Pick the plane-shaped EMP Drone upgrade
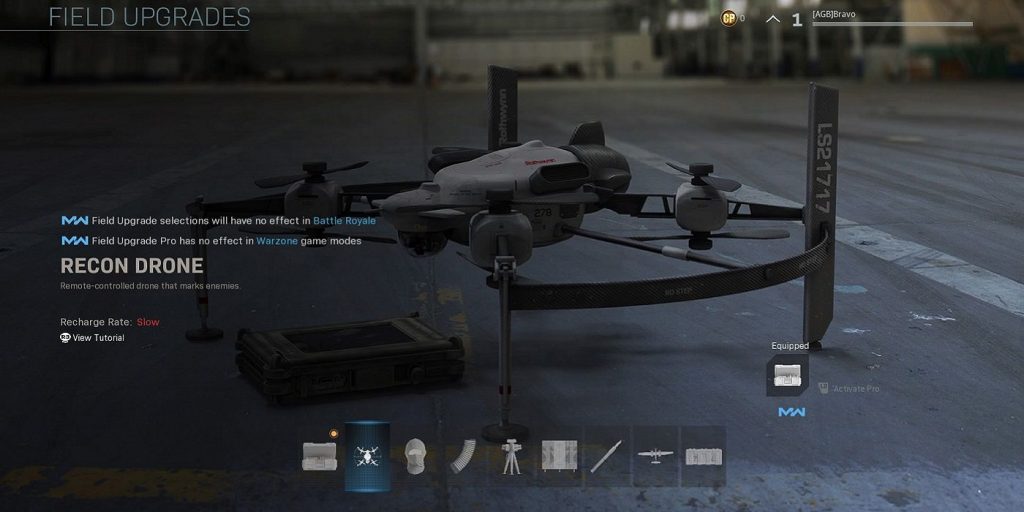This screenshot has height=512, width=1024. pos(656,457)
